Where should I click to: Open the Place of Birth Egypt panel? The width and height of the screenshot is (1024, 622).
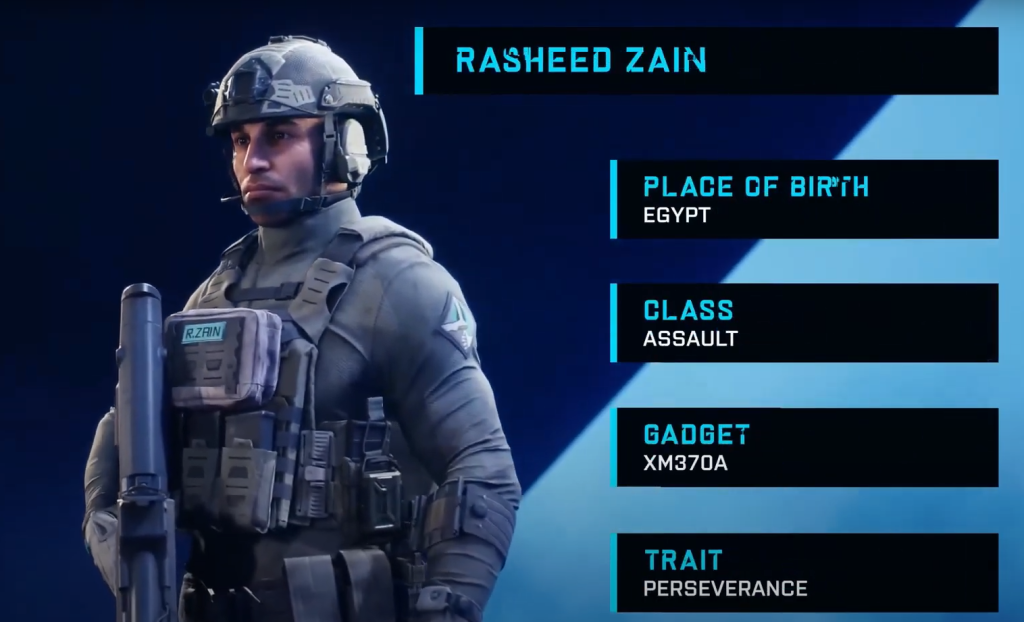coord(805,199)
